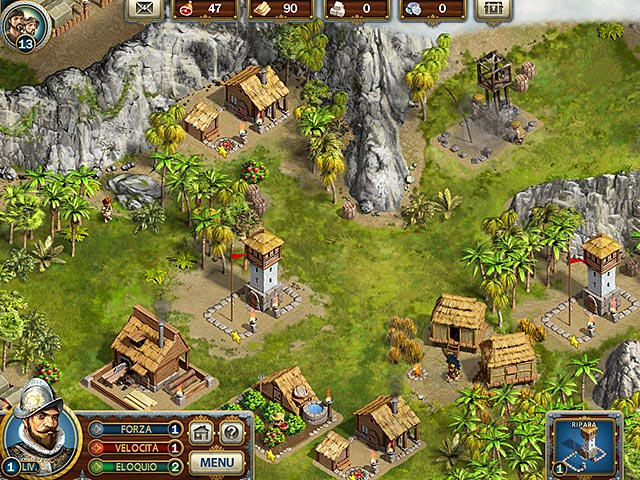Select the FORZA skill bar

click(x=136, y=429)
